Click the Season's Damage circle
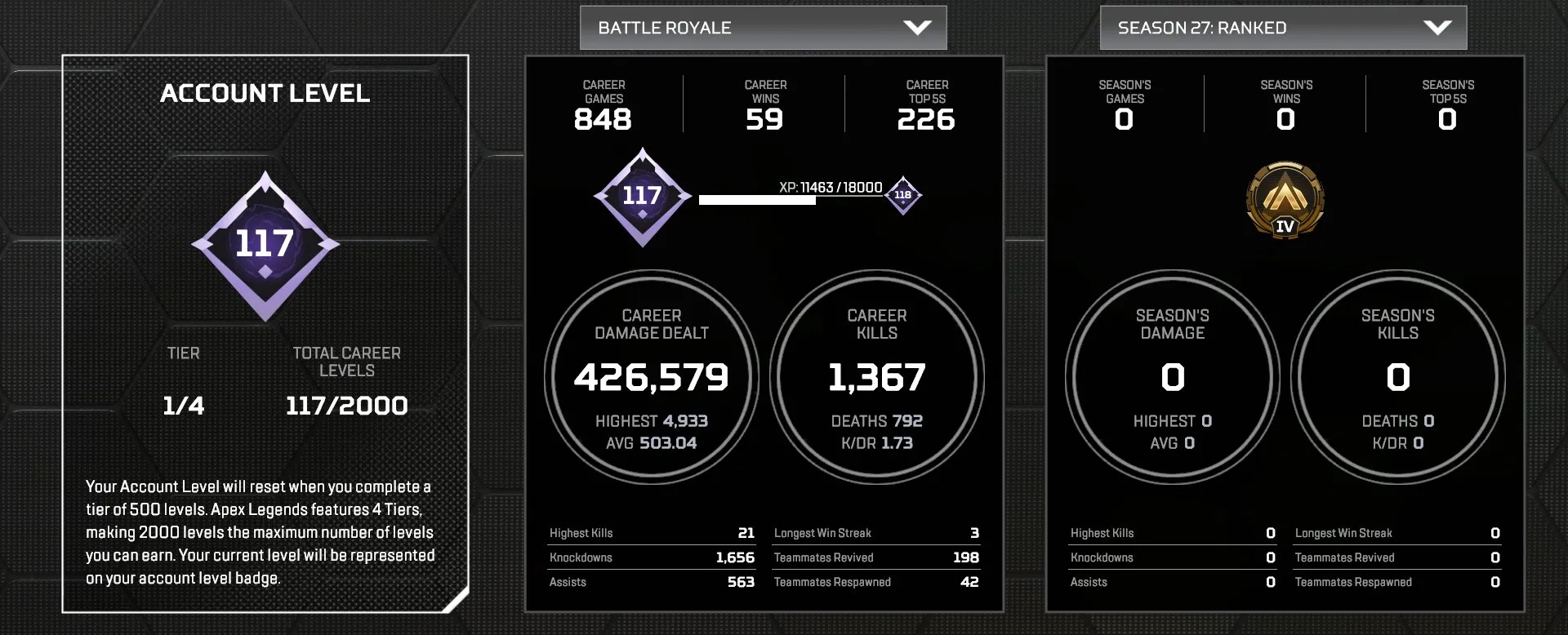The image size is (1568, 635). 1172,377
